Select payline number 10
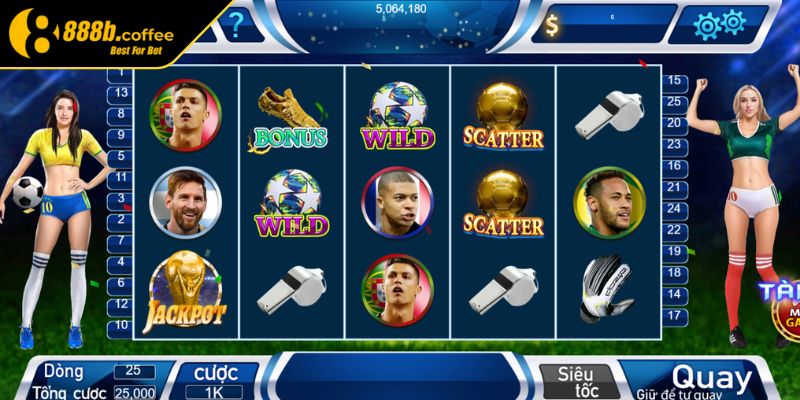This screenshot has height=400, width=800. point(121,325)
